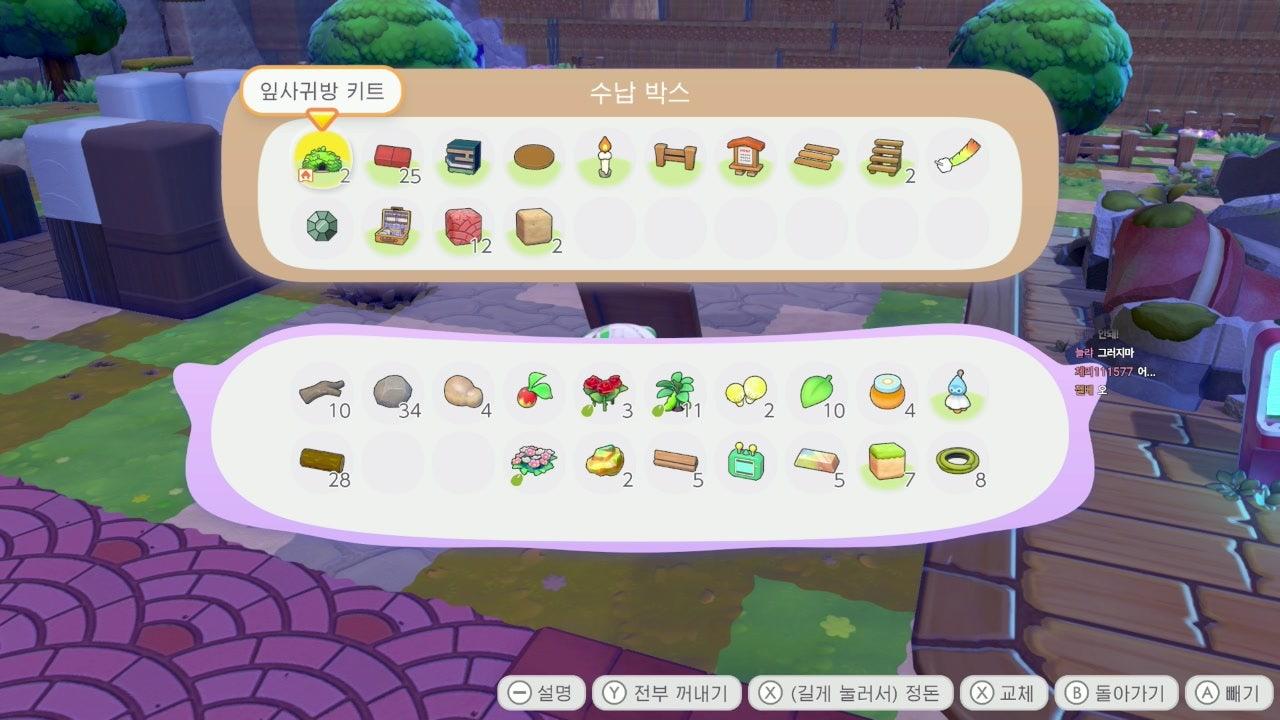The image size is (1280, 720).
Task: Select the green octagonal gem slot
Action: [322, 227]
